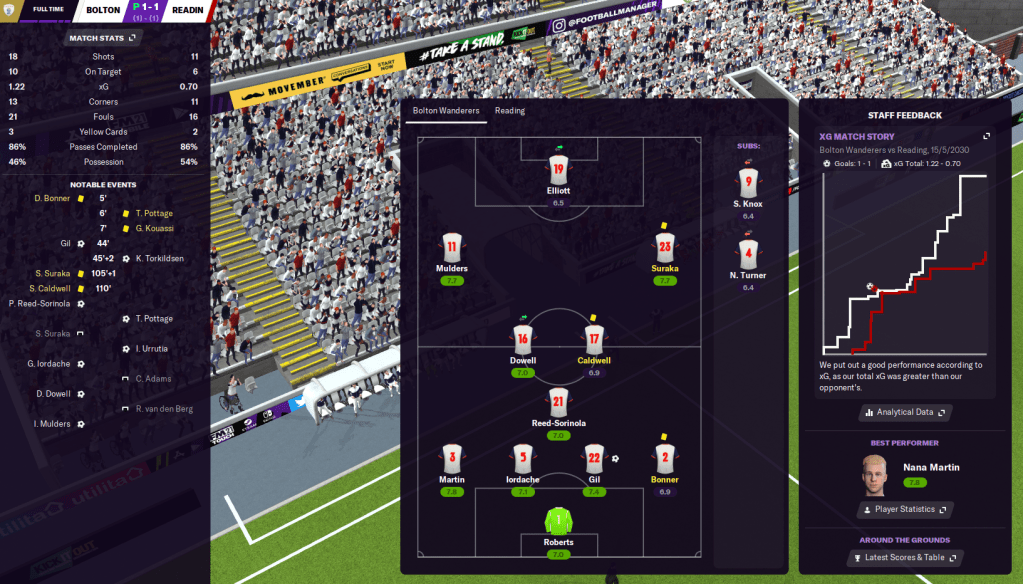Select Suraka on the right wing
The image size is (1023, 584).
pyautogui.click(x=665, y=249)
